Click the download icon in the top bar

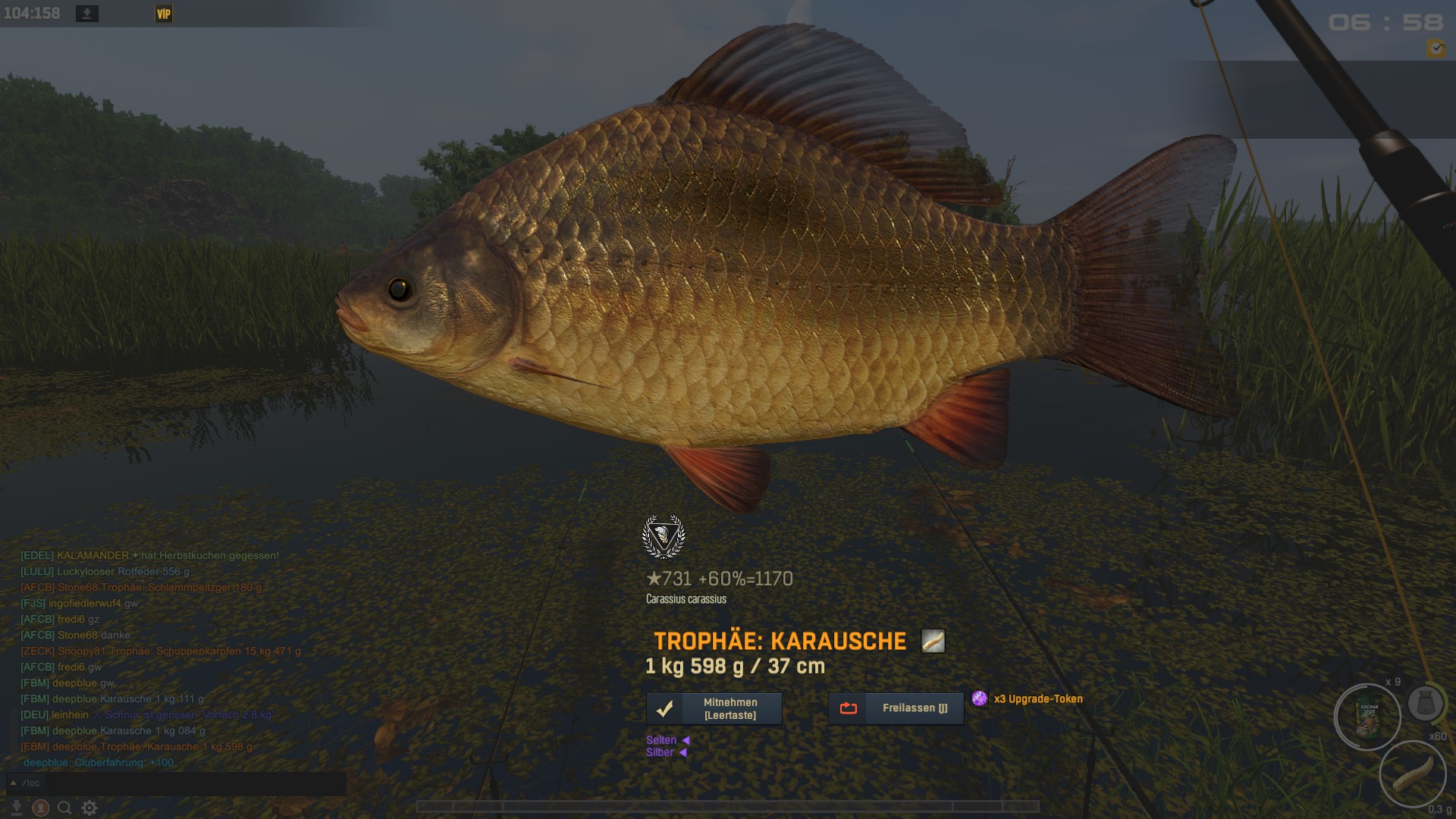tap(87, 14)
